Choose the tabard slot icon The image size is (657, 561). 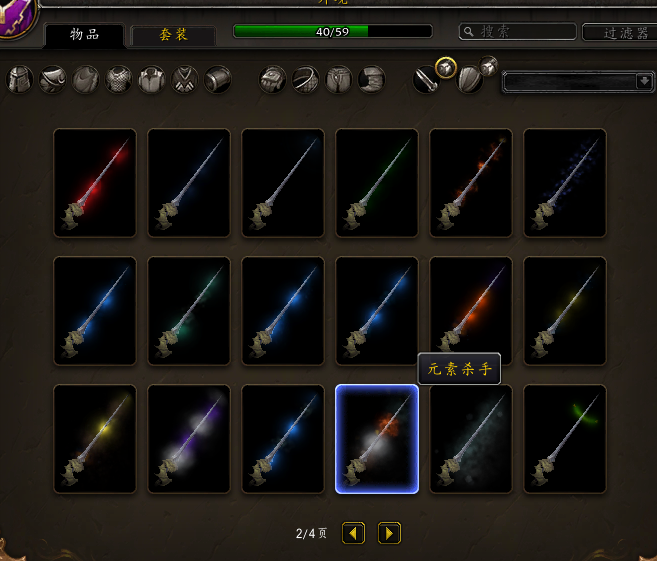pos(185,79)
